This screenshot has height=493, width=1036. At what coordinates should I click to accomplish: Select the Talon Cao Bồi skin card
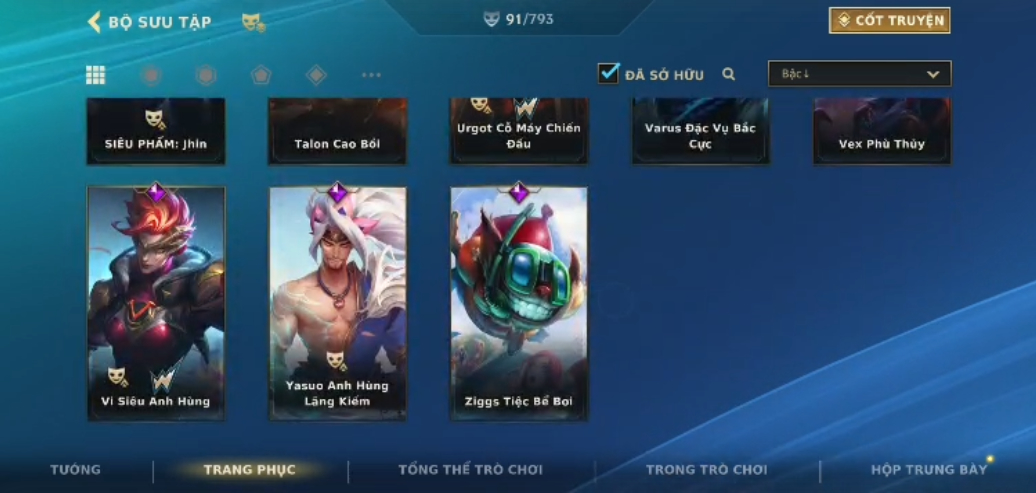338,131
